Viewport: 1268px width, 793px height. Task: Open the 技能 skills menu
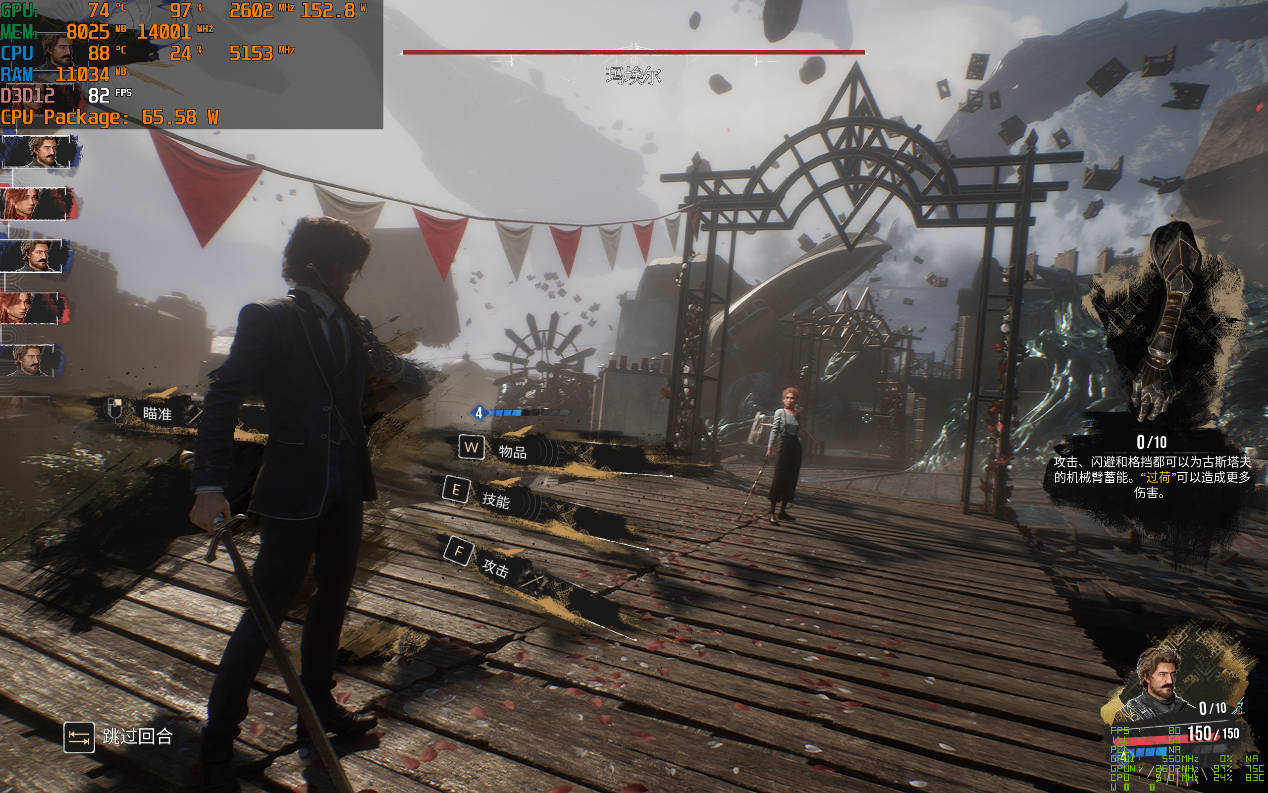point(495,500)
